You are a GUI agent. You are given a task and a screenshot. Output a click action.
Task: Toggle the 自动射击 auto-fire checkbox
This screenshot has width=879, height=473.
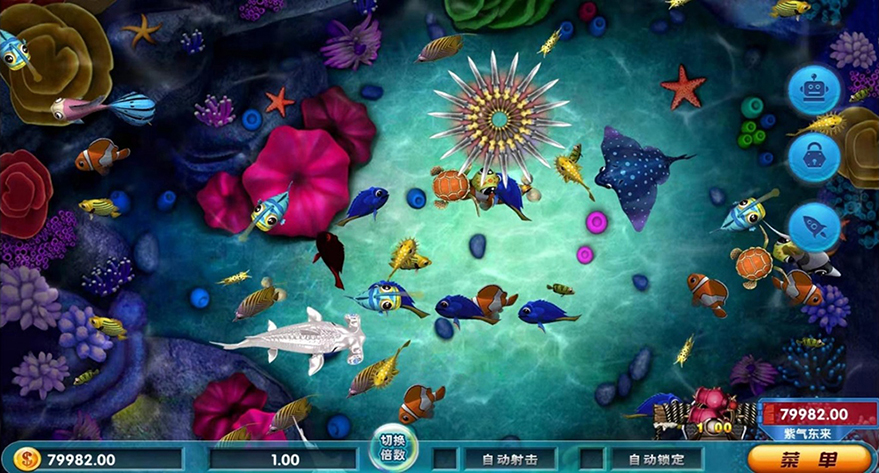[x=445, y=460]
